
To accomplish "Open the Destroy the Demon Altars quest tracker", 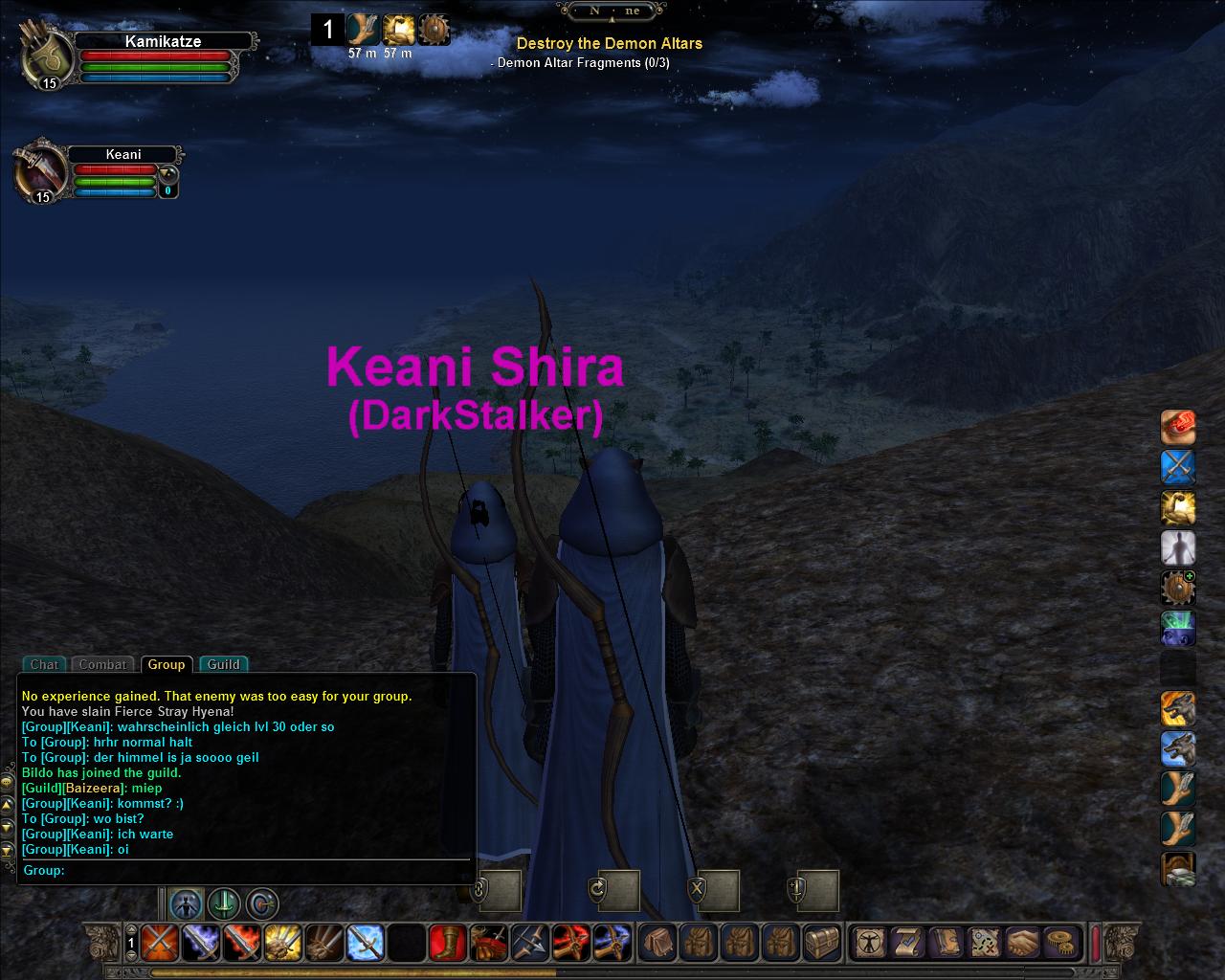I will click(609, 43).
